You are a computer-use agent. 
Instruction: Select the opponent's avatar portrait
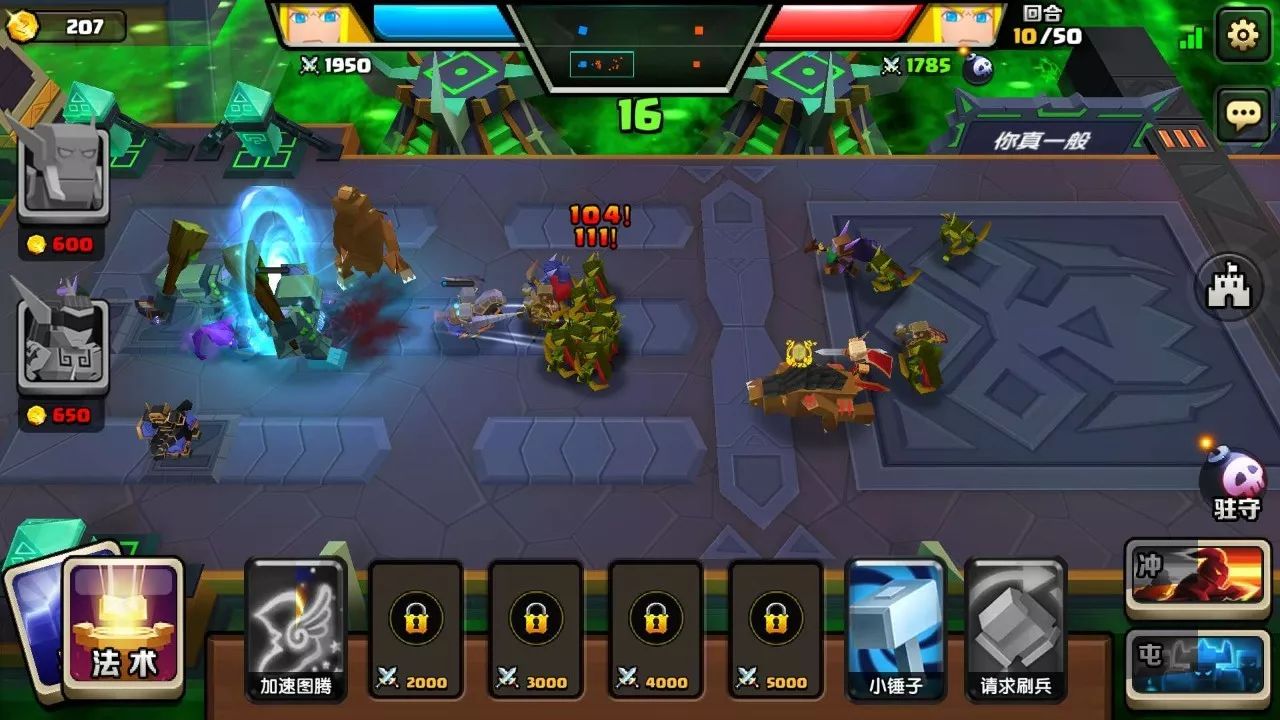pyautogui.click(x=959, y=24)
